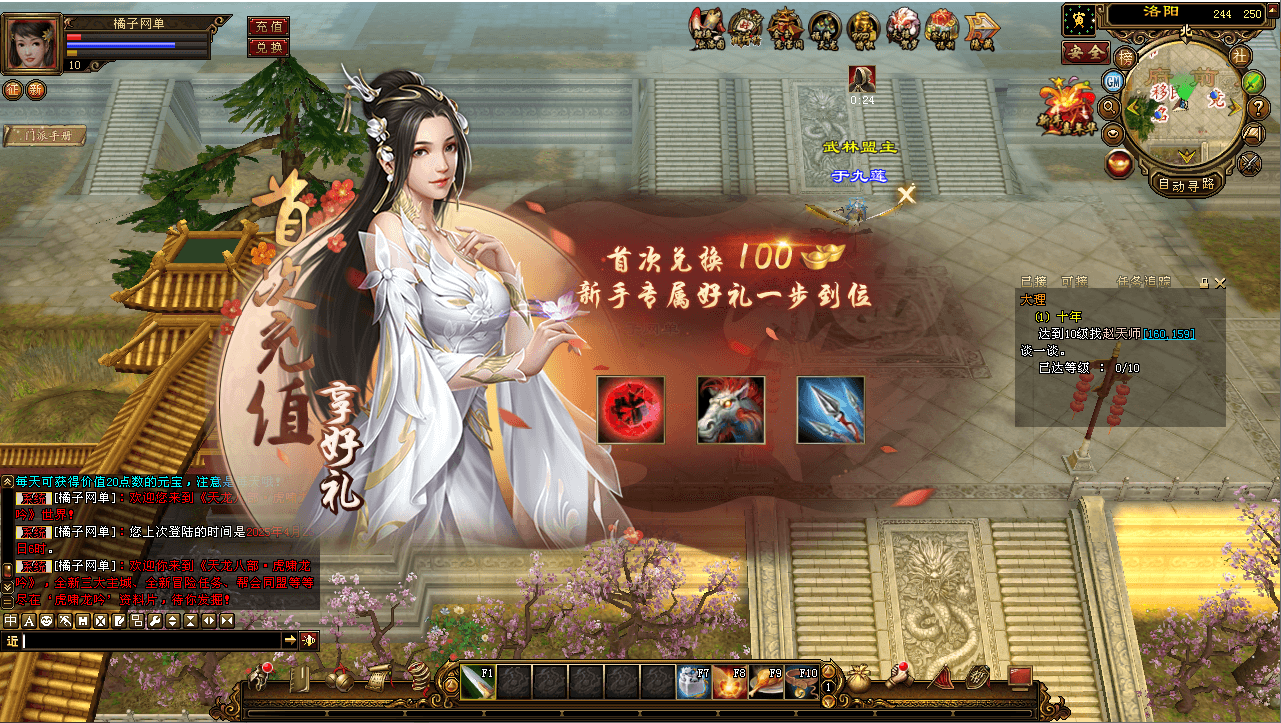Click the round 征 icon
The image size is (1281, 723).
pos(13,90)
